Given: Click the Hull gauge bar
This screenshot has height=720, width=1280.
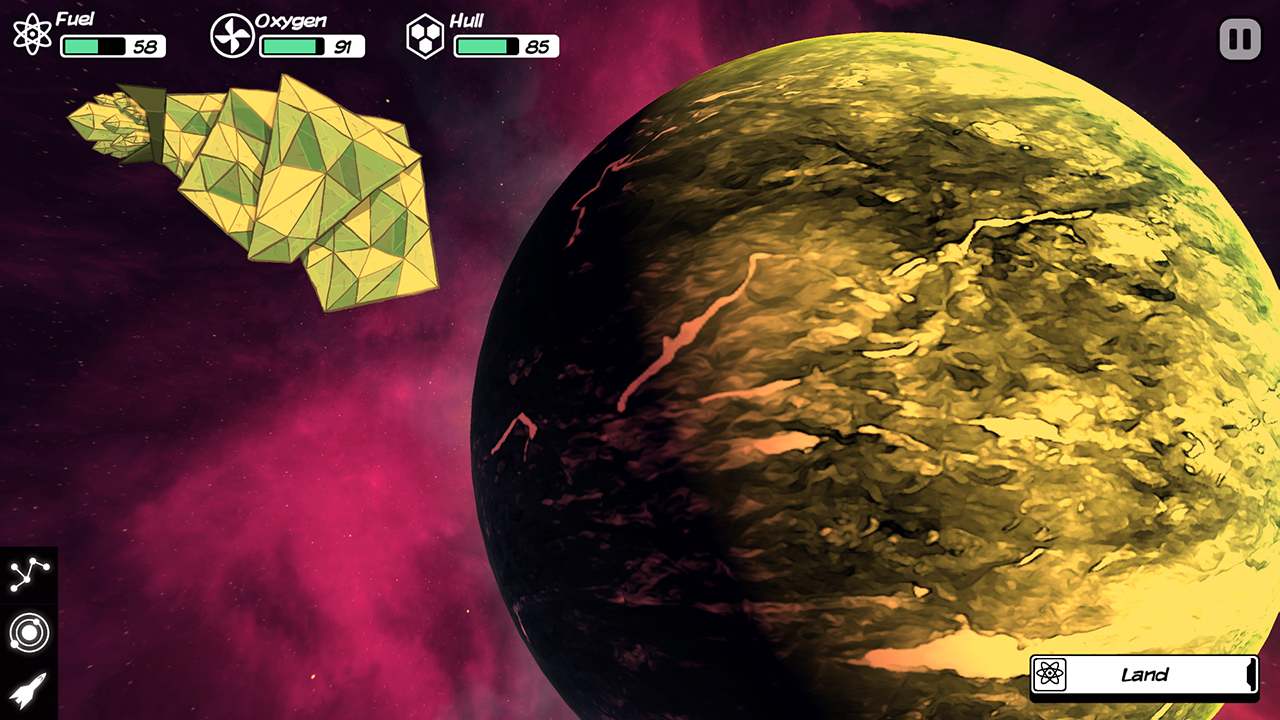Looking at the screenshot, I should point(486,45).
